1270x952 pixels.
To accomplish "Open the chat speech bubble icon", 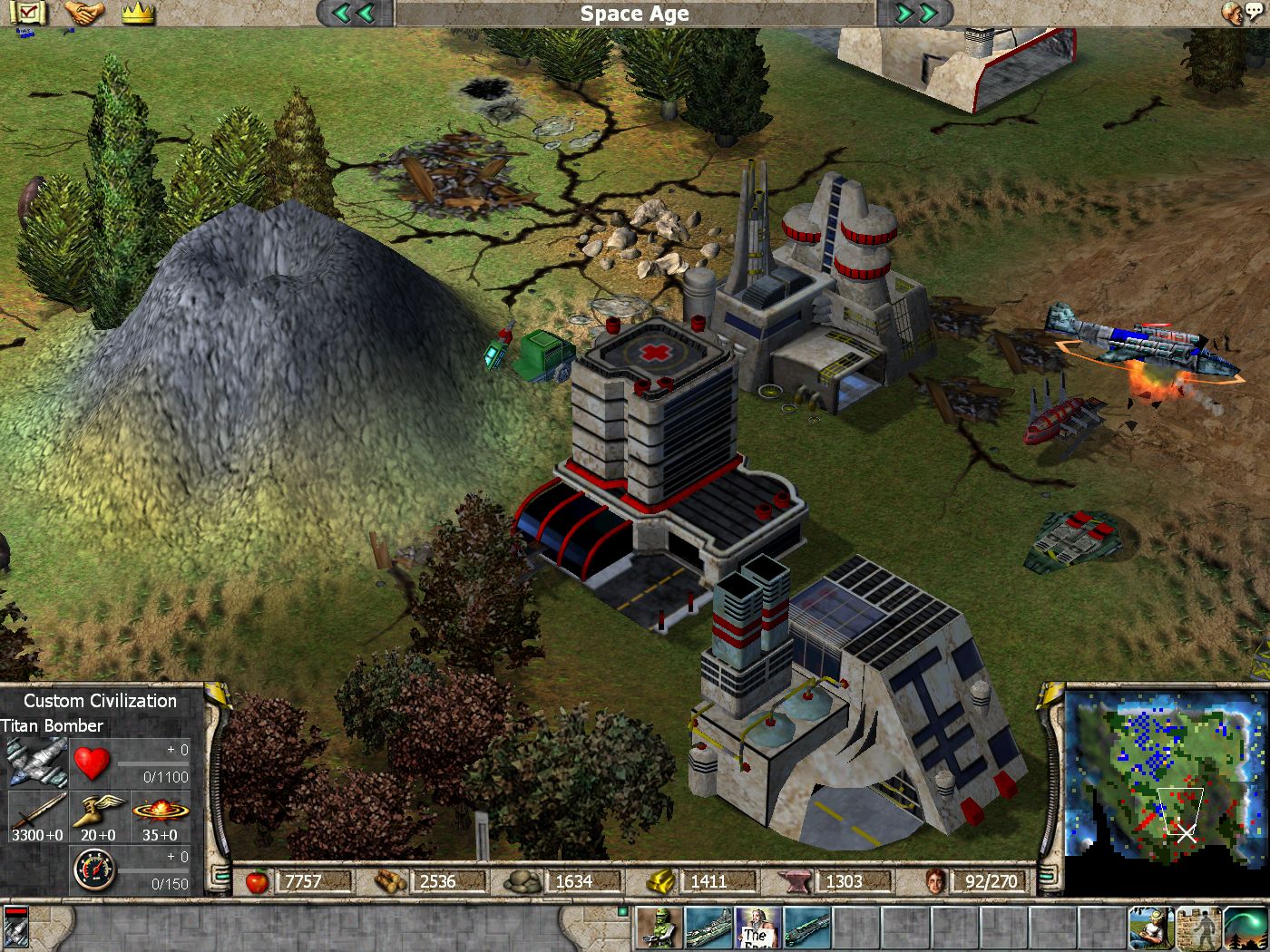I will tap(1243, 13).
